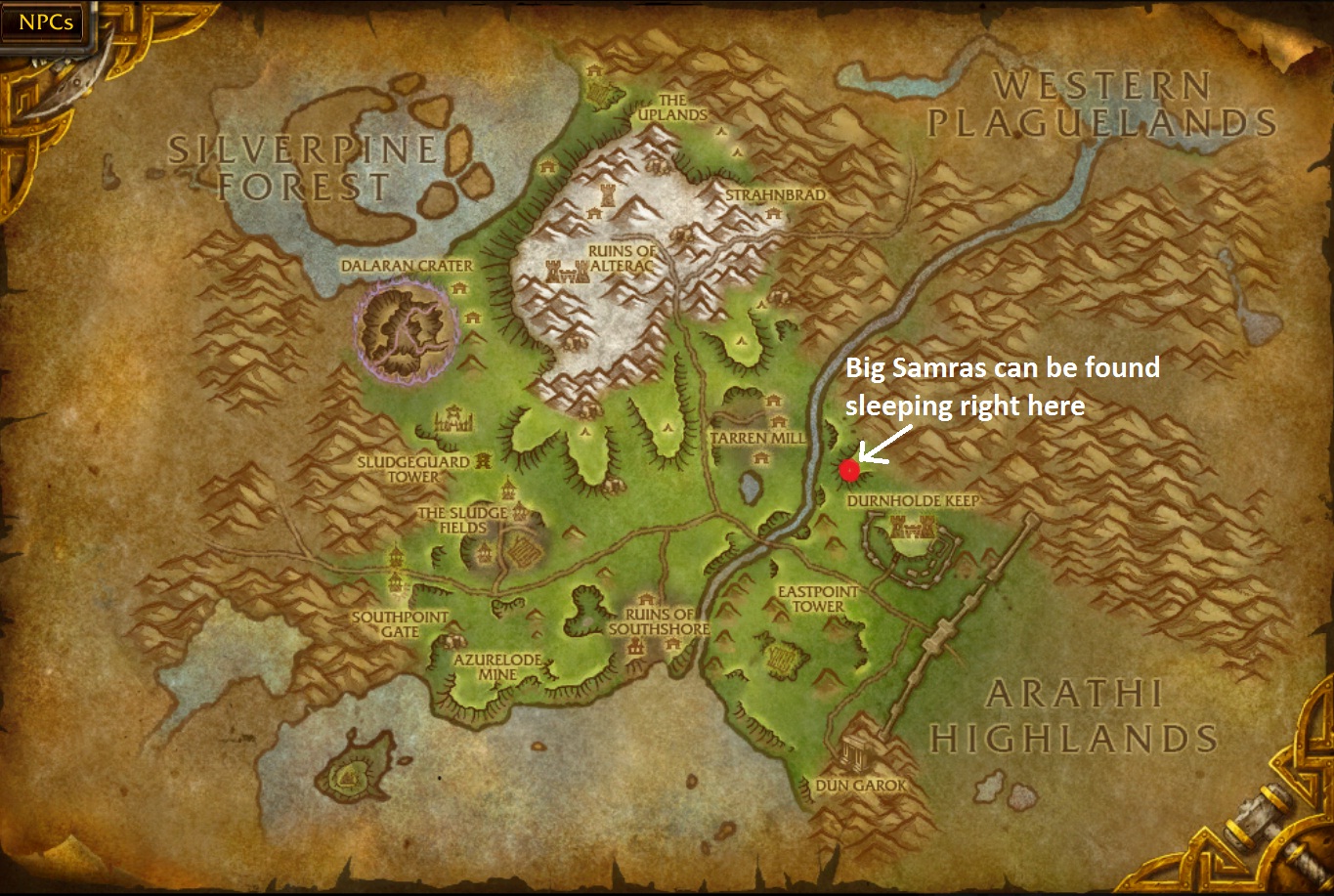
Task: Click the mine icon at Azurelode Mine
Action: tap(454, 642)
